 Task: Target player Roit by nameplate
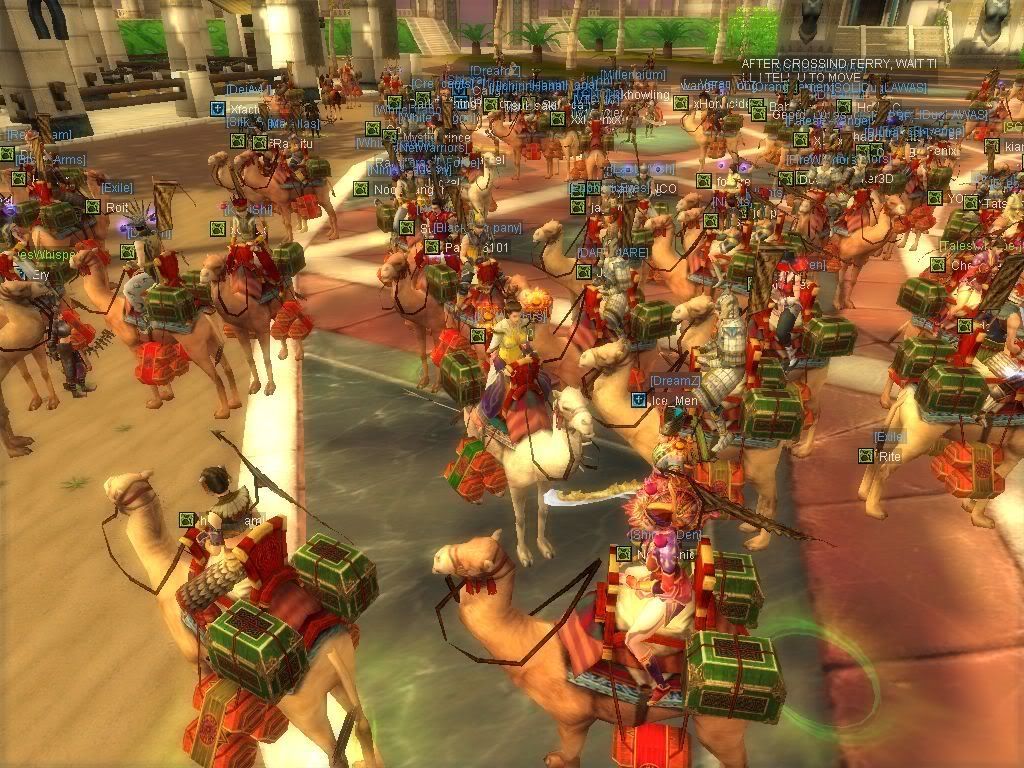117,208
